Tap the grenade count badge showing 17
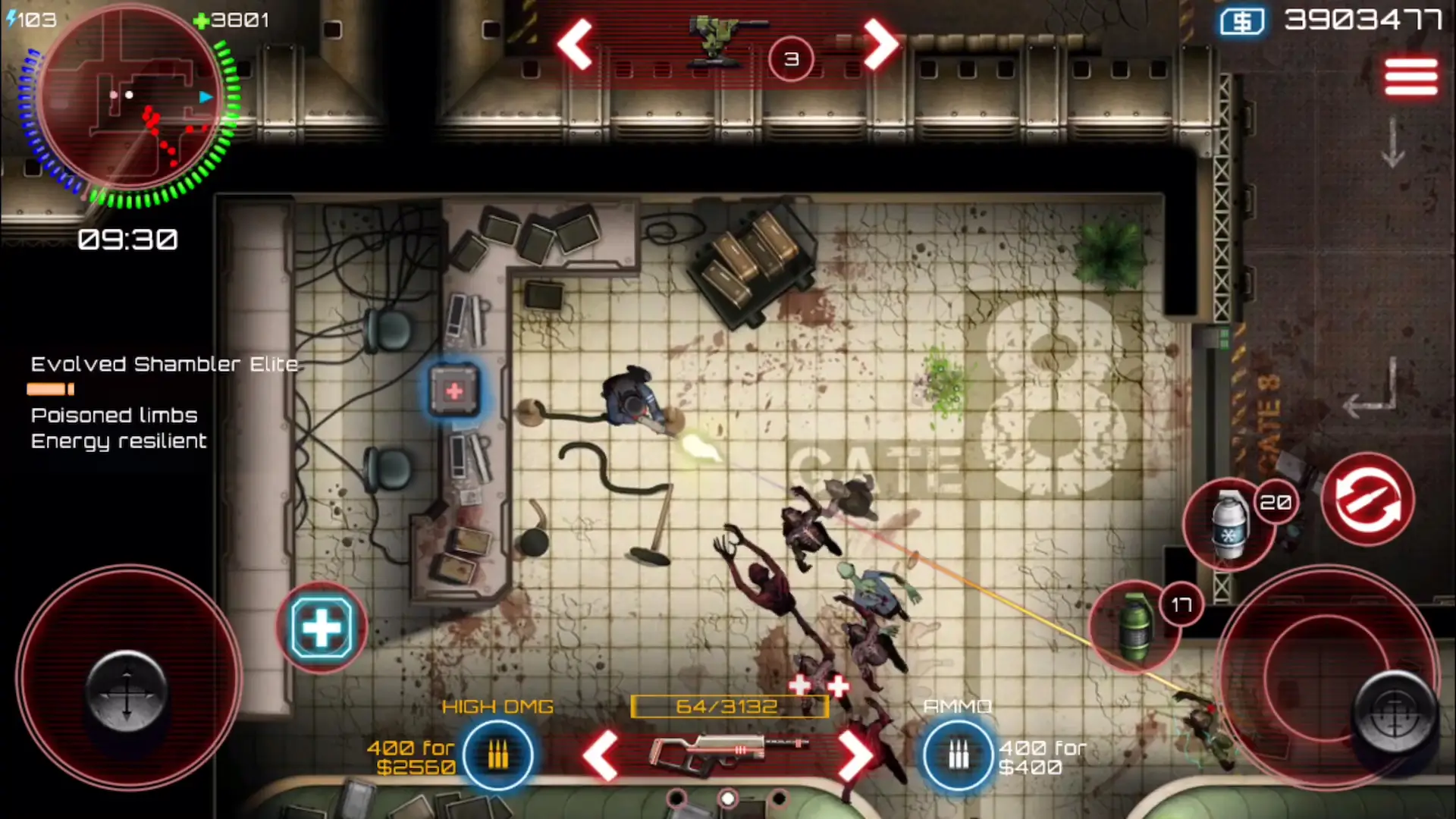Viewport: 1456px width, 819px height. coord(1180,604)
